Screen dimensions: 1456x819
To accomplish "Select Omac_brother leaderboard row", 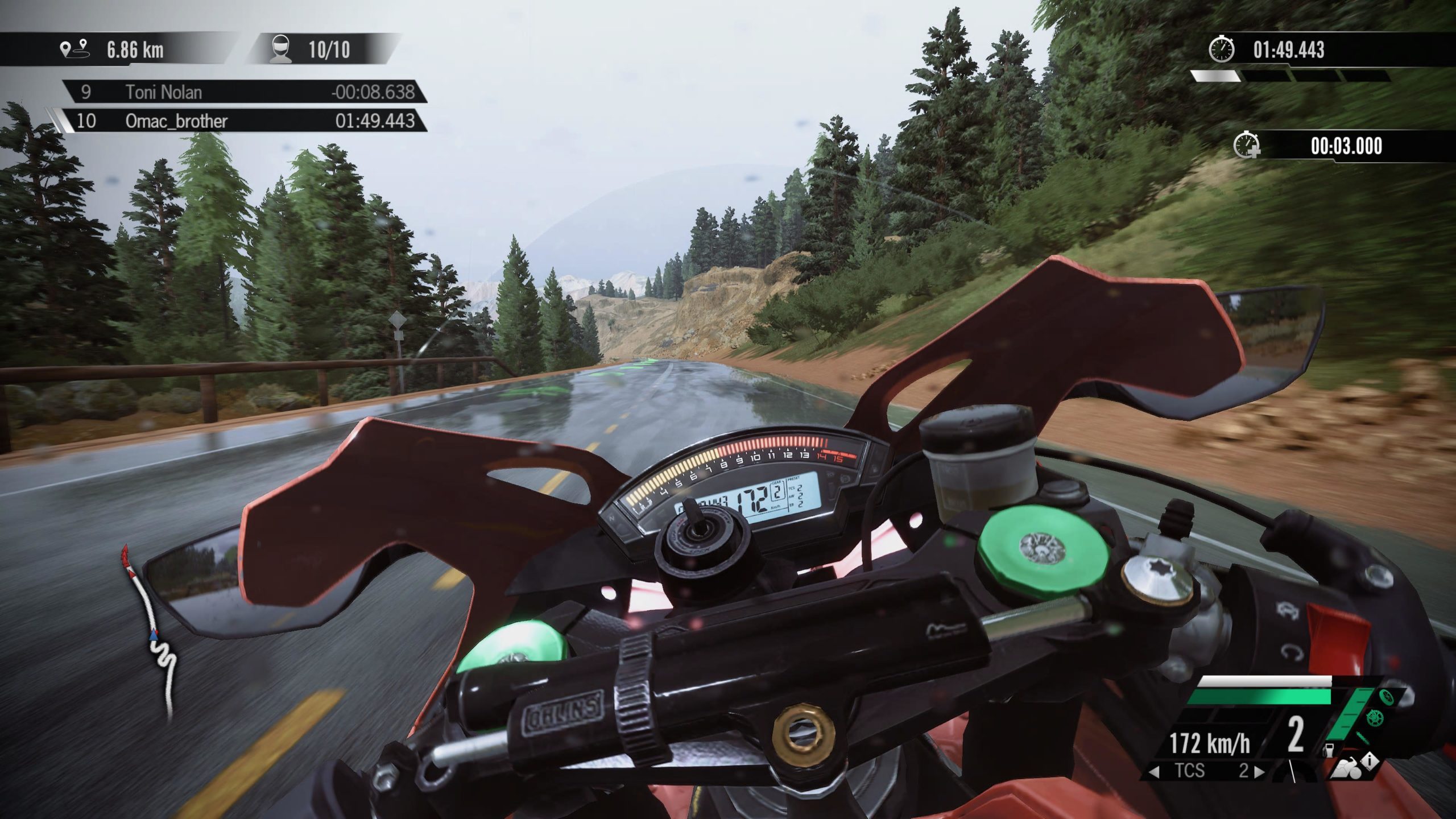I will point(245,121).
